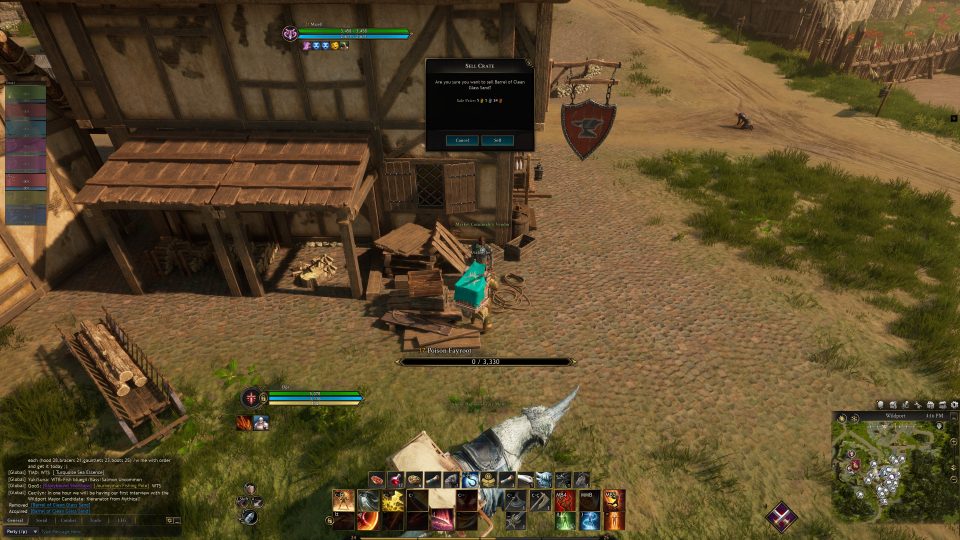
Task: Cancel the Sell Crate dialog
Action: click(x=462, y=141)
